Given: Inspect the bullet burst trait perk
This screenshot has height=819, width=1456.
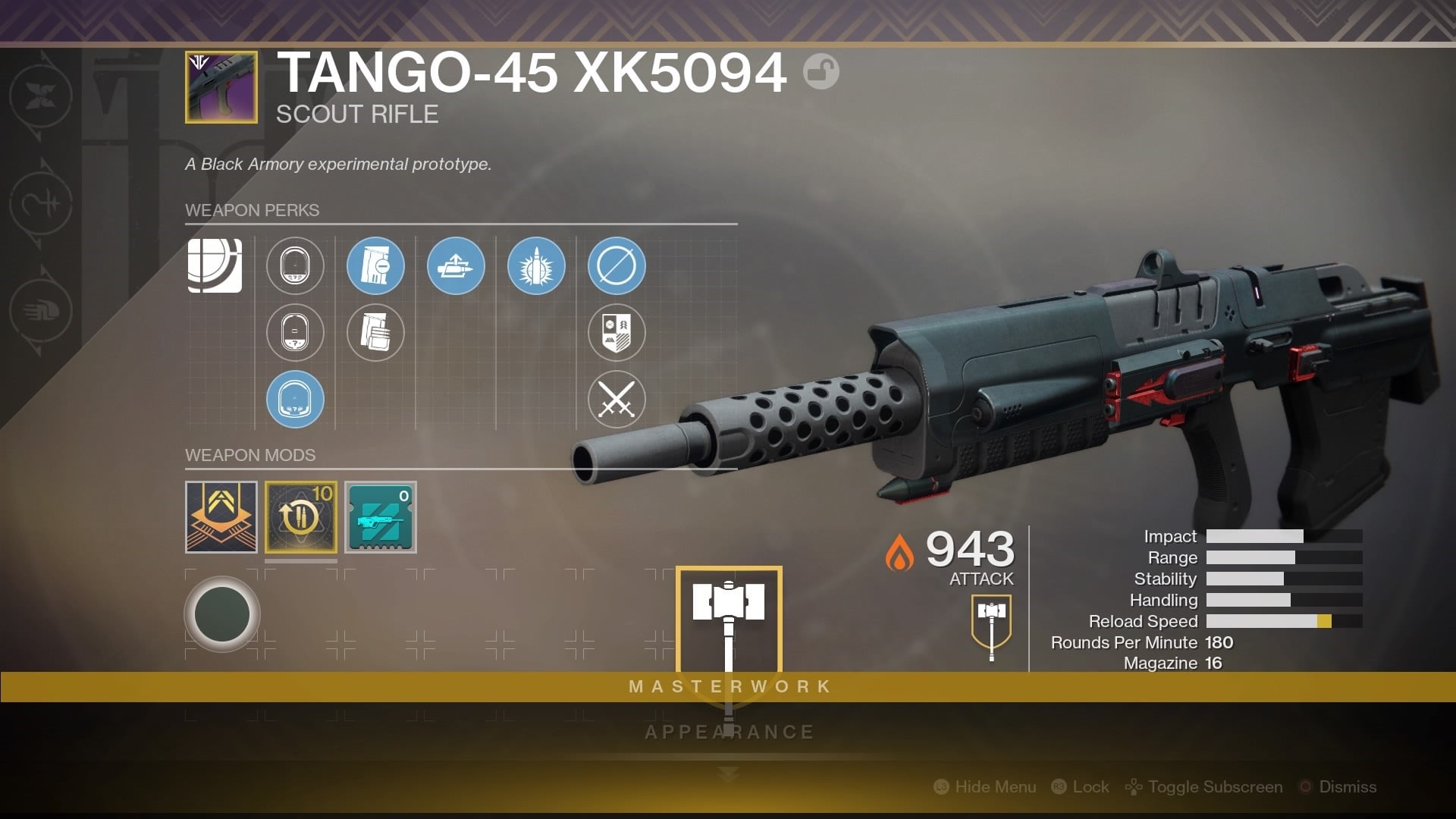Looking at the screenshot, I should point(536,265).
